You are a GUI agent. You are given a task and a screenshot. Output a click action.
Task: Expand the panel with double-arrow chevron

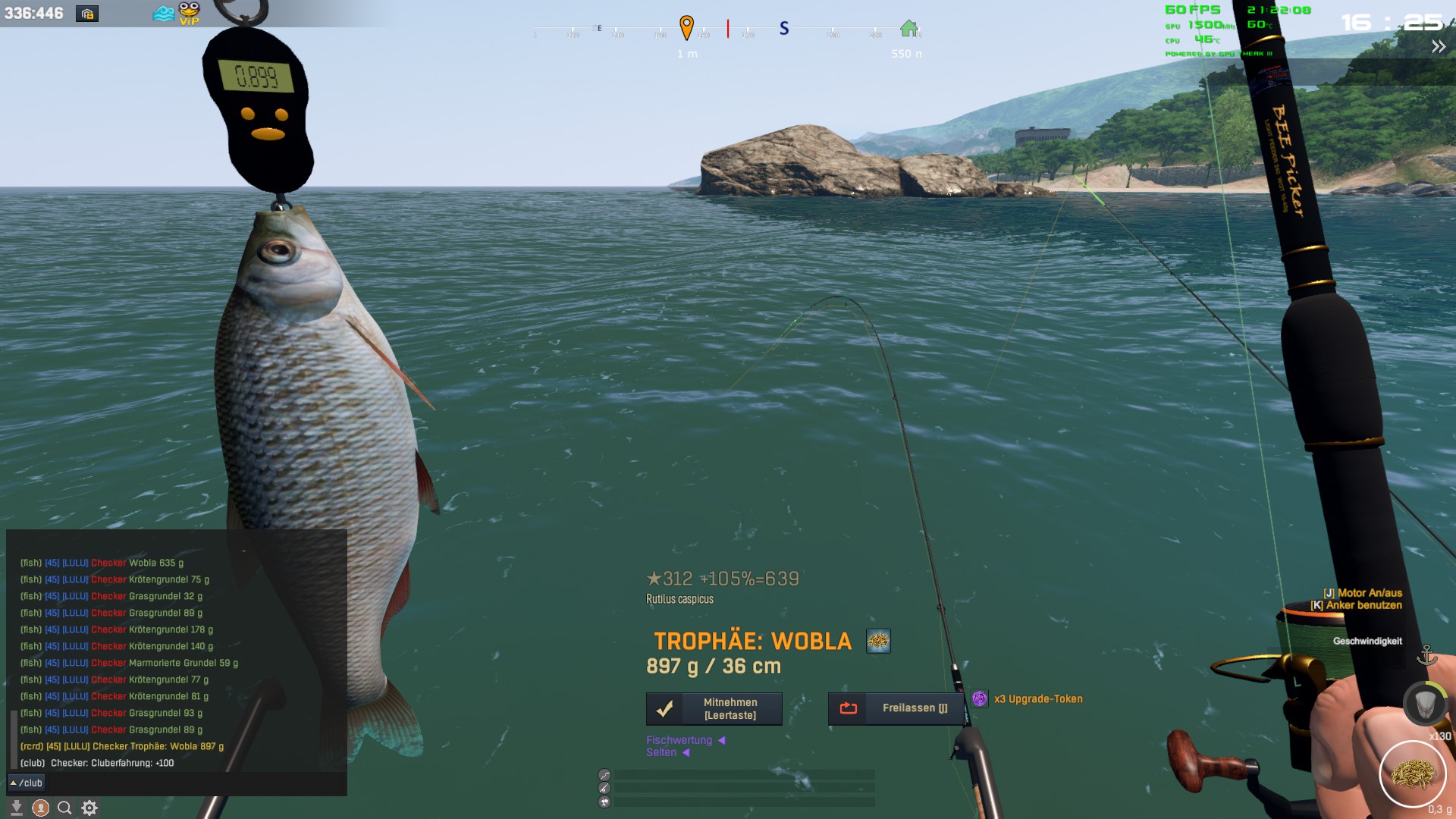click(1438, 47)
